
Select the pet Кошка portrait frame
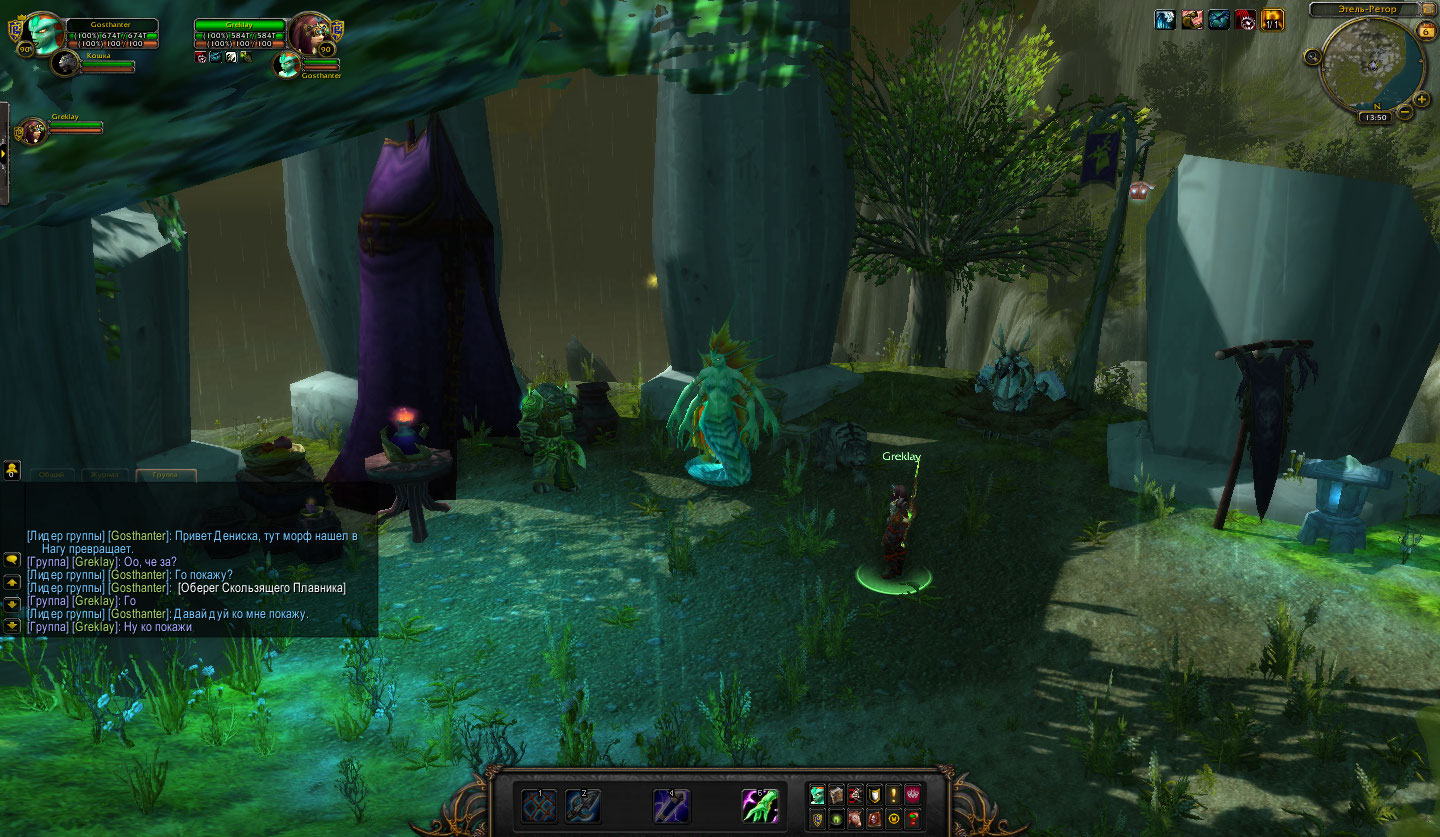[x=68, y=63]
